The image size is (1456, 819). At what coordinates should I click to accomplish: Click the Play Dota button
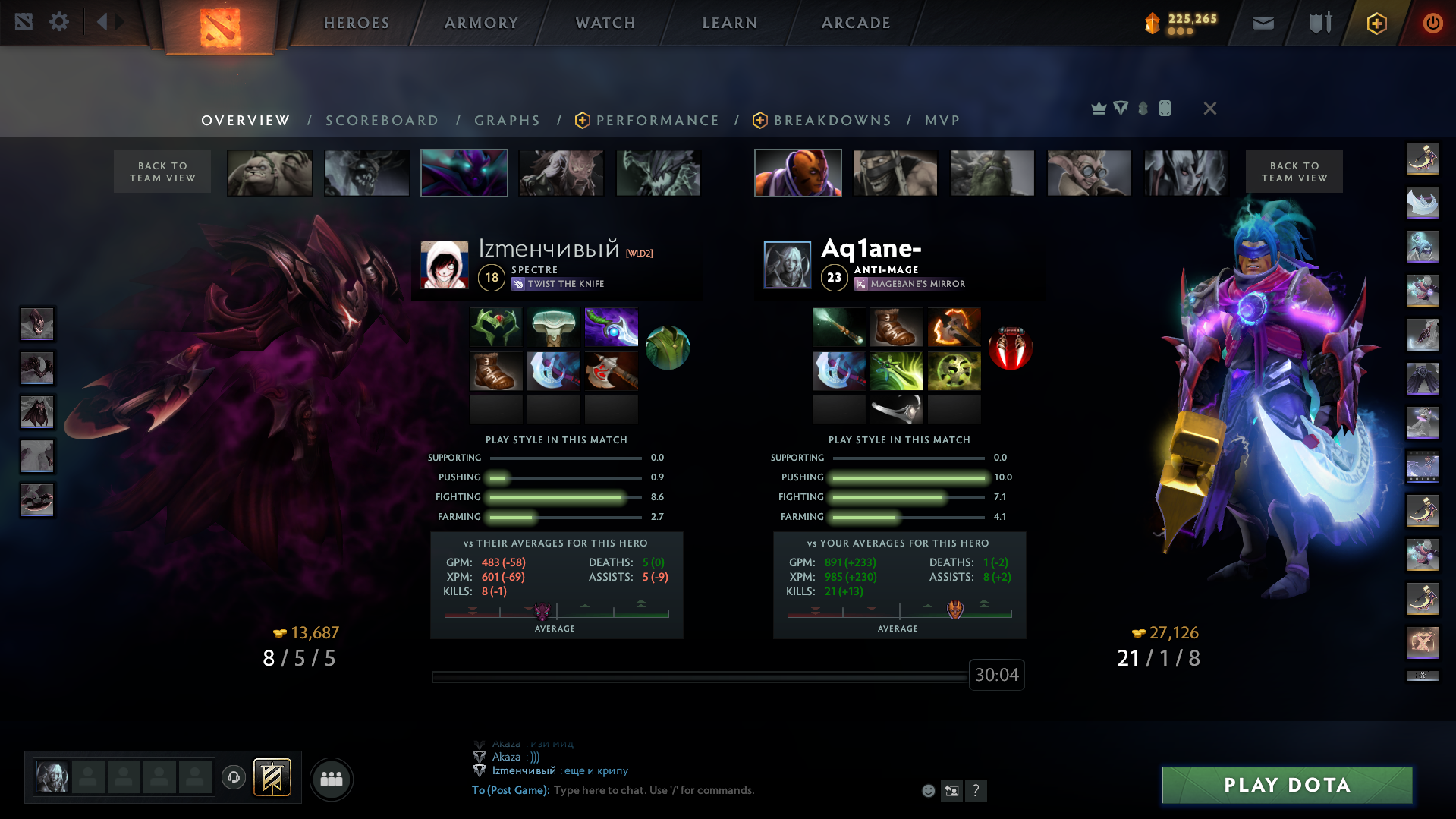1287,785
